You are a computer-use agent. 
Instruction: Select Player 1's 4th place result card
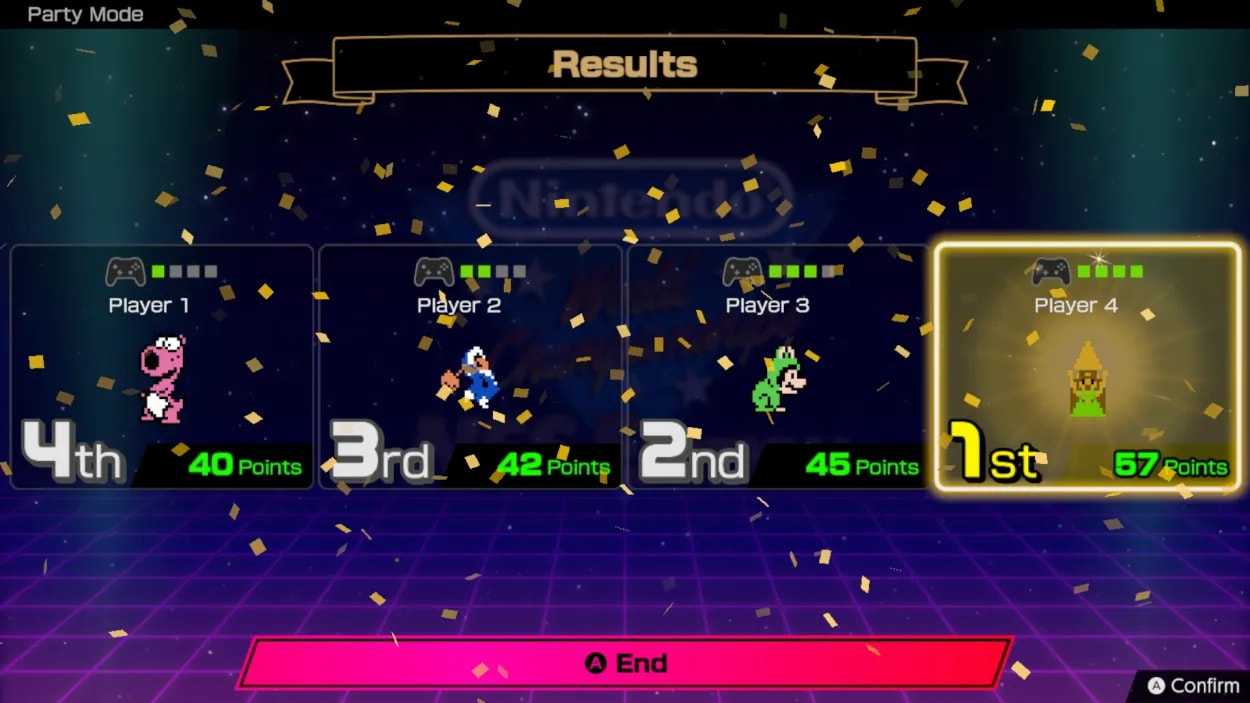click(162, 367)
